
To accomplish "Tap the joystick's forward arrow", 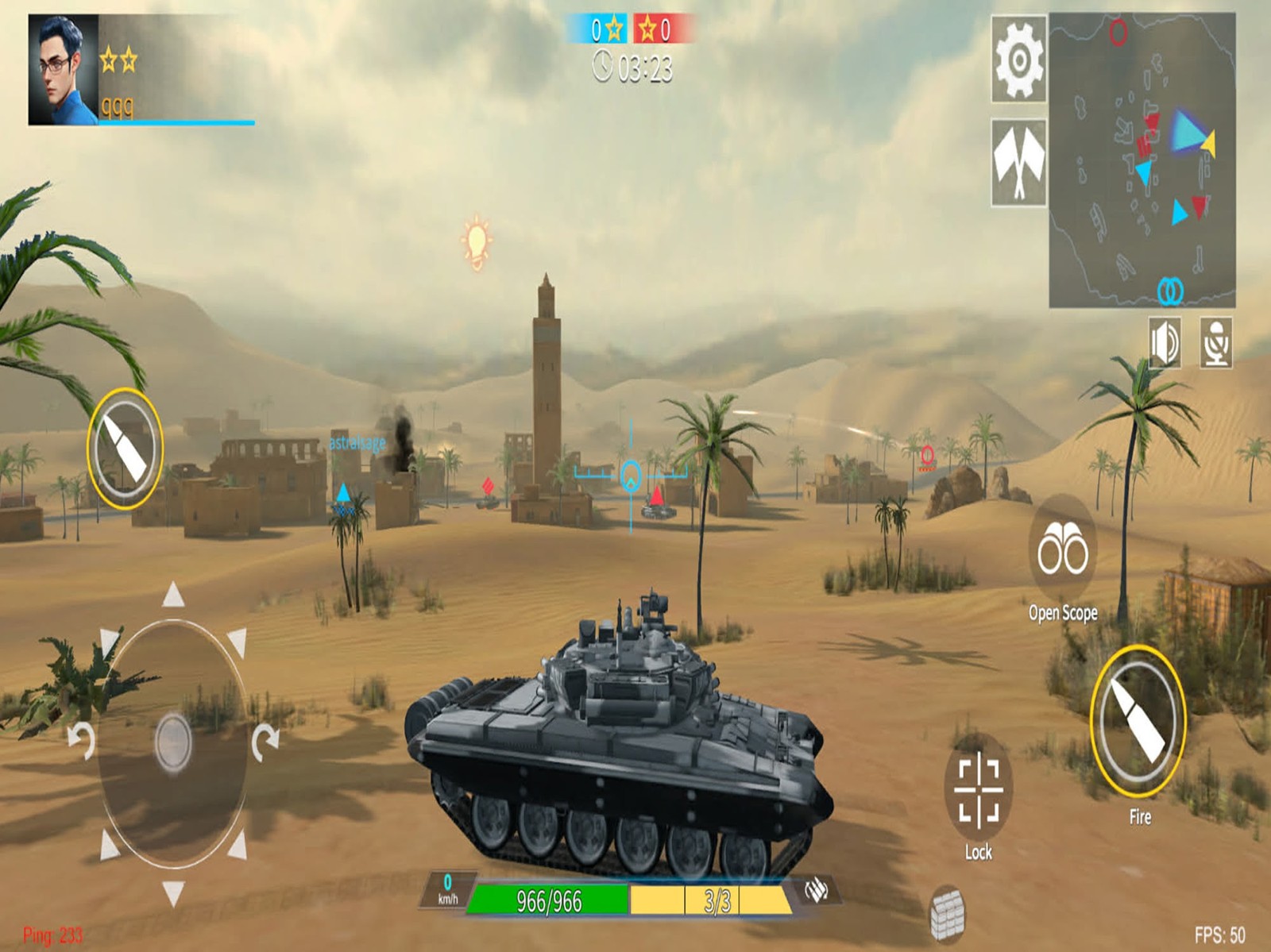I will click(173, 595).
